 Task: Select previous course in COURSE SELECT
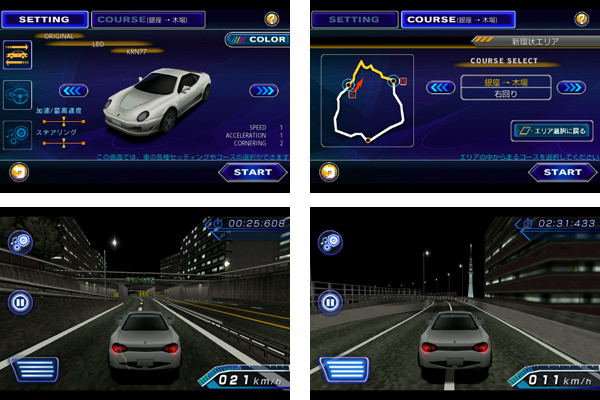441,87
